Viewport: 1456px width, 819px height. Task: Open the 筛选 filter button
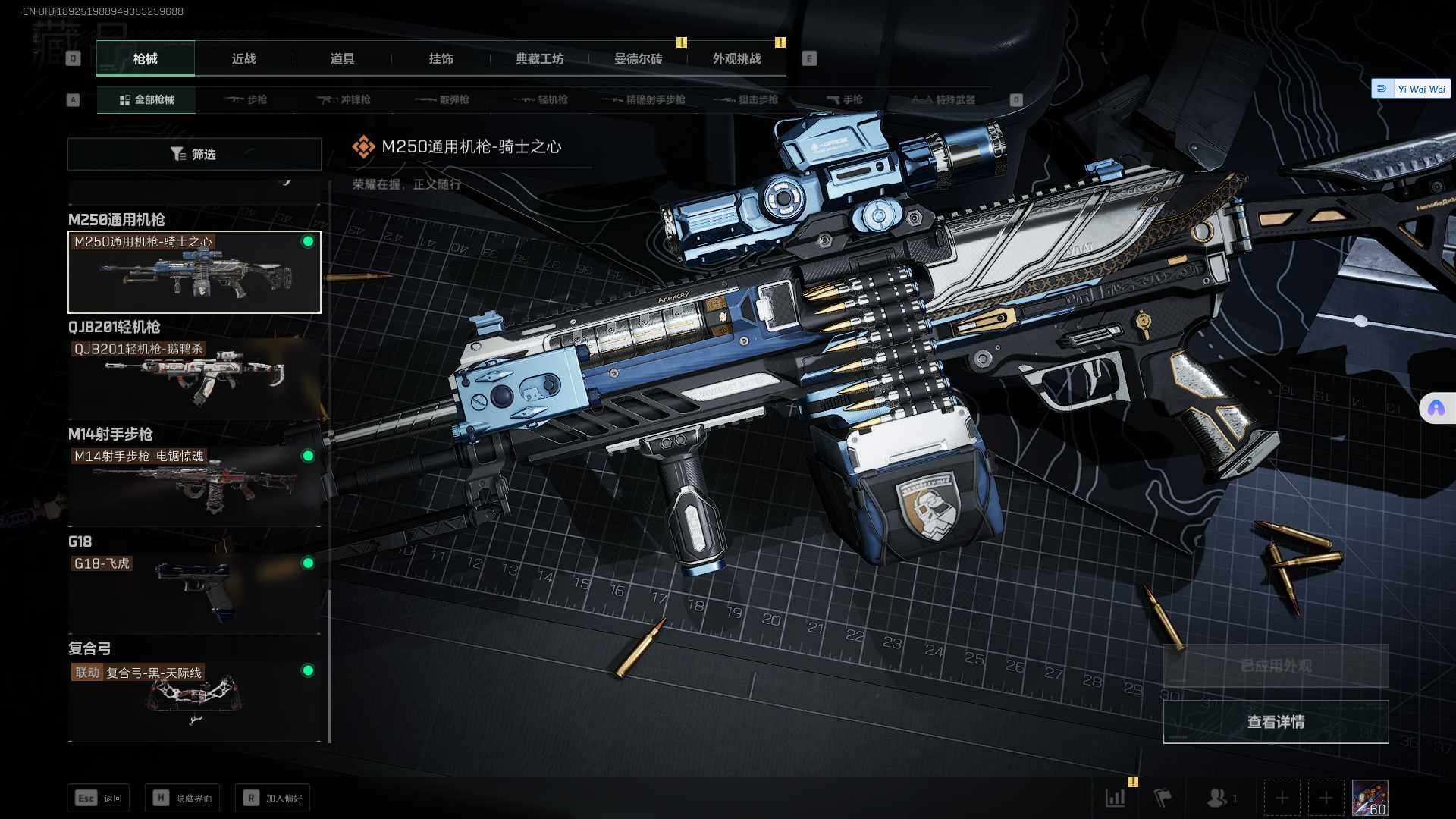click(194, 154)
